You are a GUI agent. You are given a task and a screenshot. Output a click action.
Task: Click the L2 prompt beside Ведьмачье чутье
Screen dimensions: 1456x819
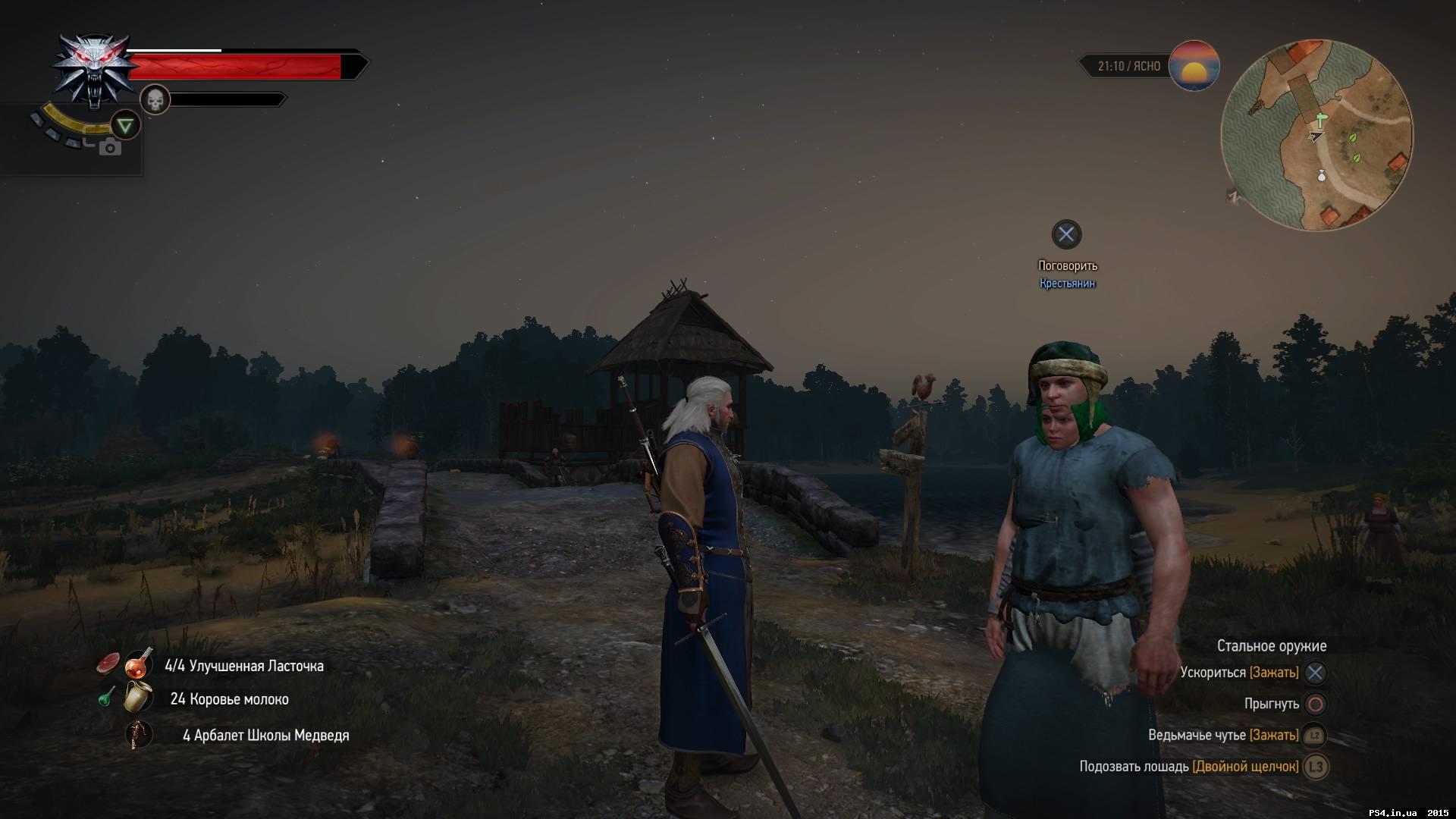(1313, 735)
